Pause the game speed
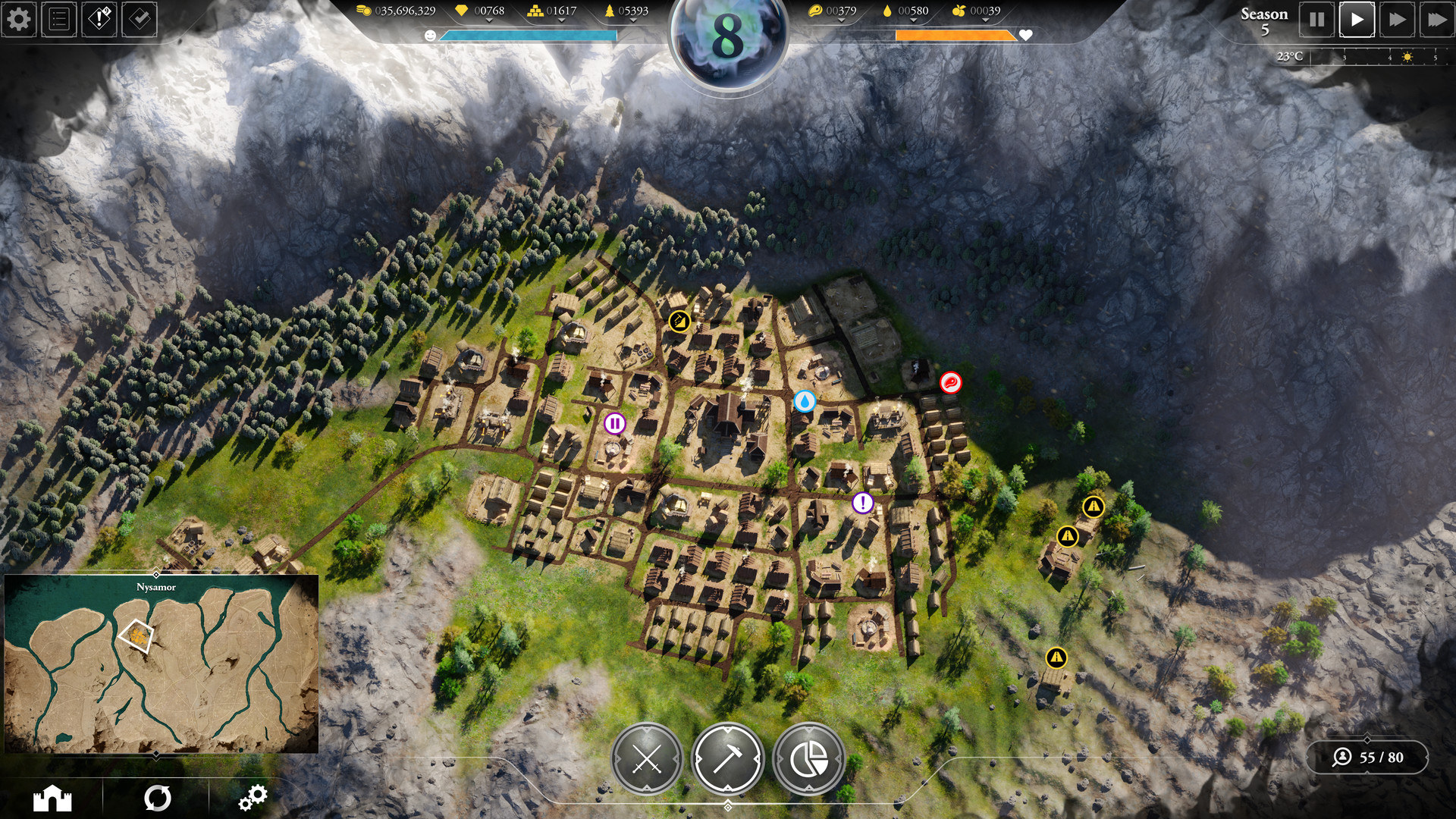 [x=1319, y=20]
